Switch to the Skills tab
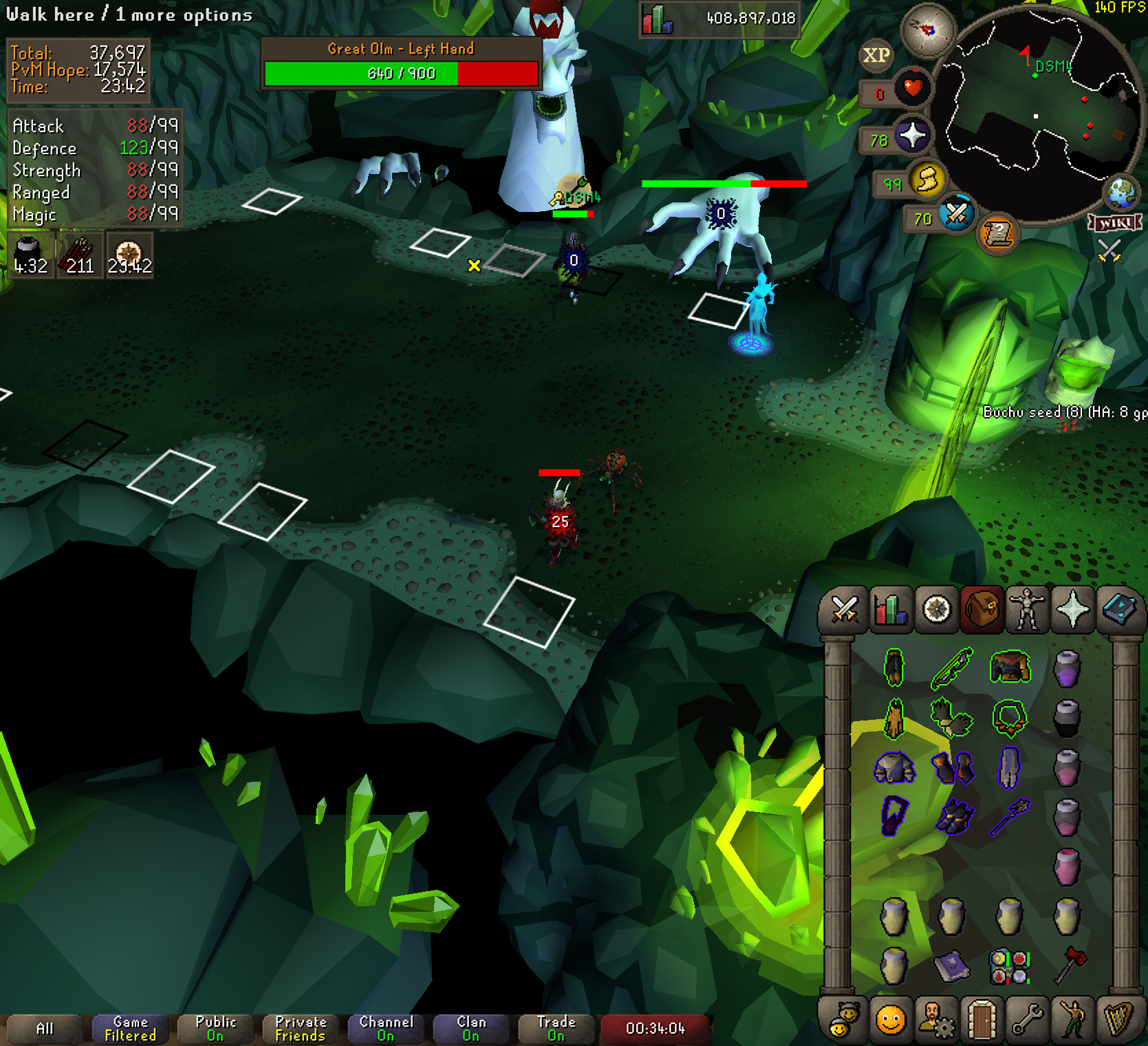Viewport: 1148px width, 1046px height. coord(891,610)
